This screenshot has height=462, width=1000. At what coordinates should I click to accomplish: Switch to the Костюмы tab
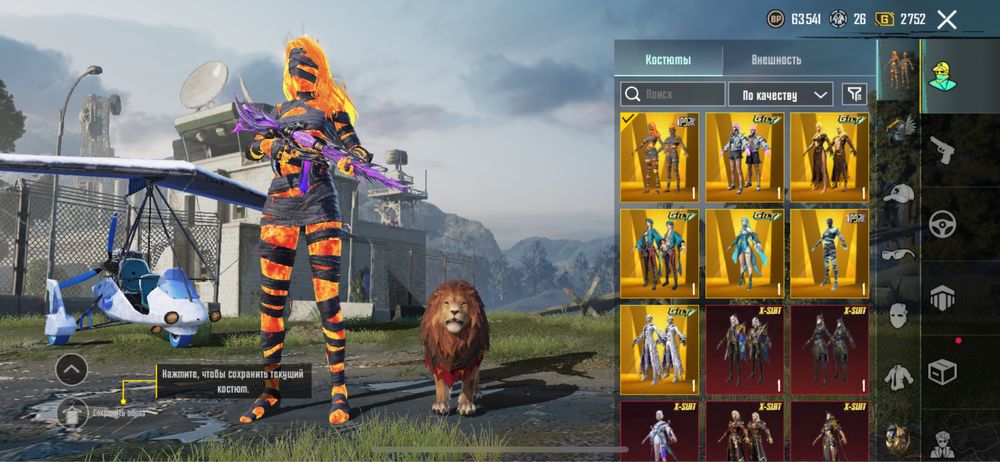coord(667,60)
